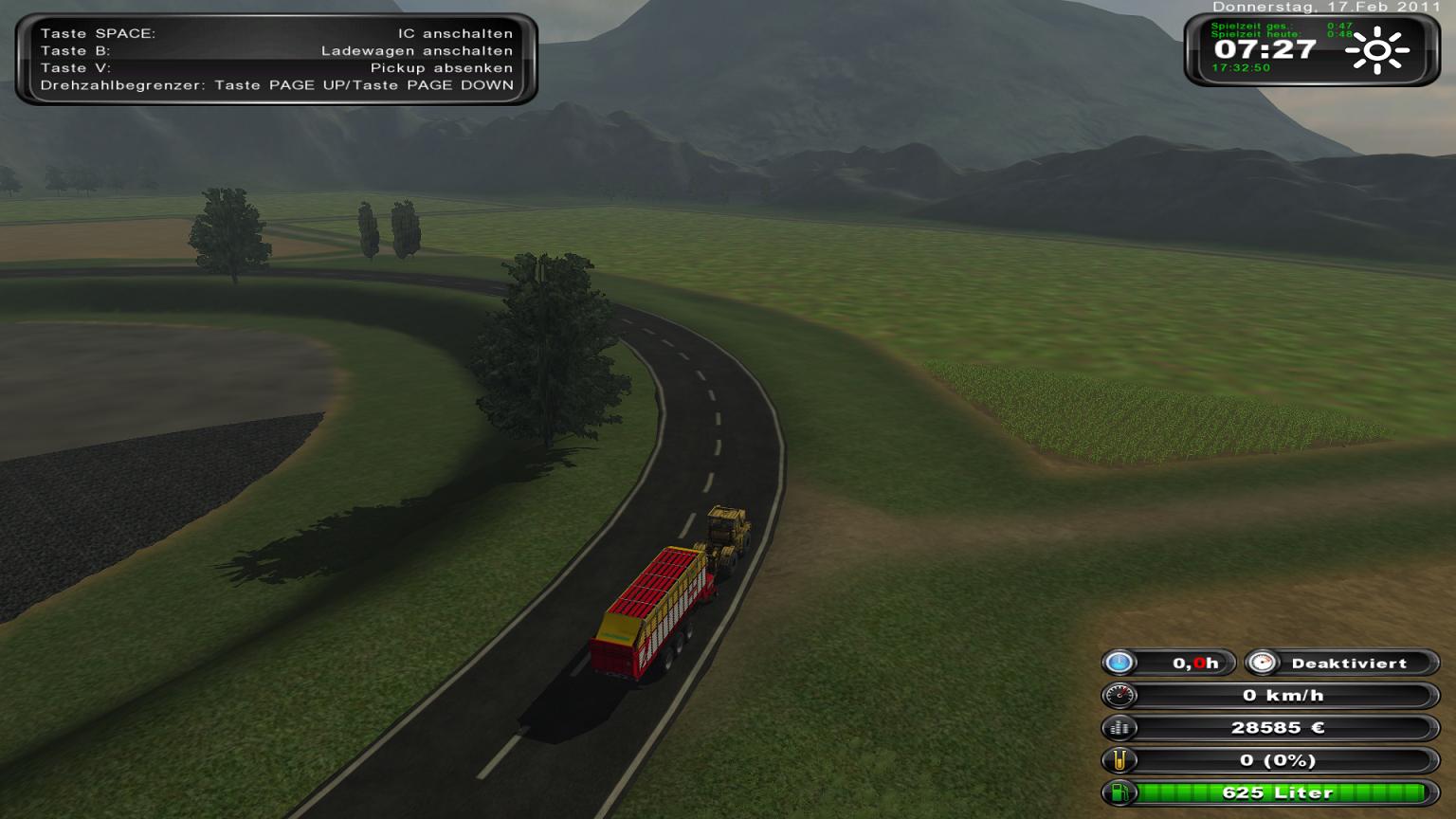Toggle the cruise control showing Deaktiviert
The height and width of the screenshot is (819, 1456).
pyautogui.click(x=1342, y=664)
